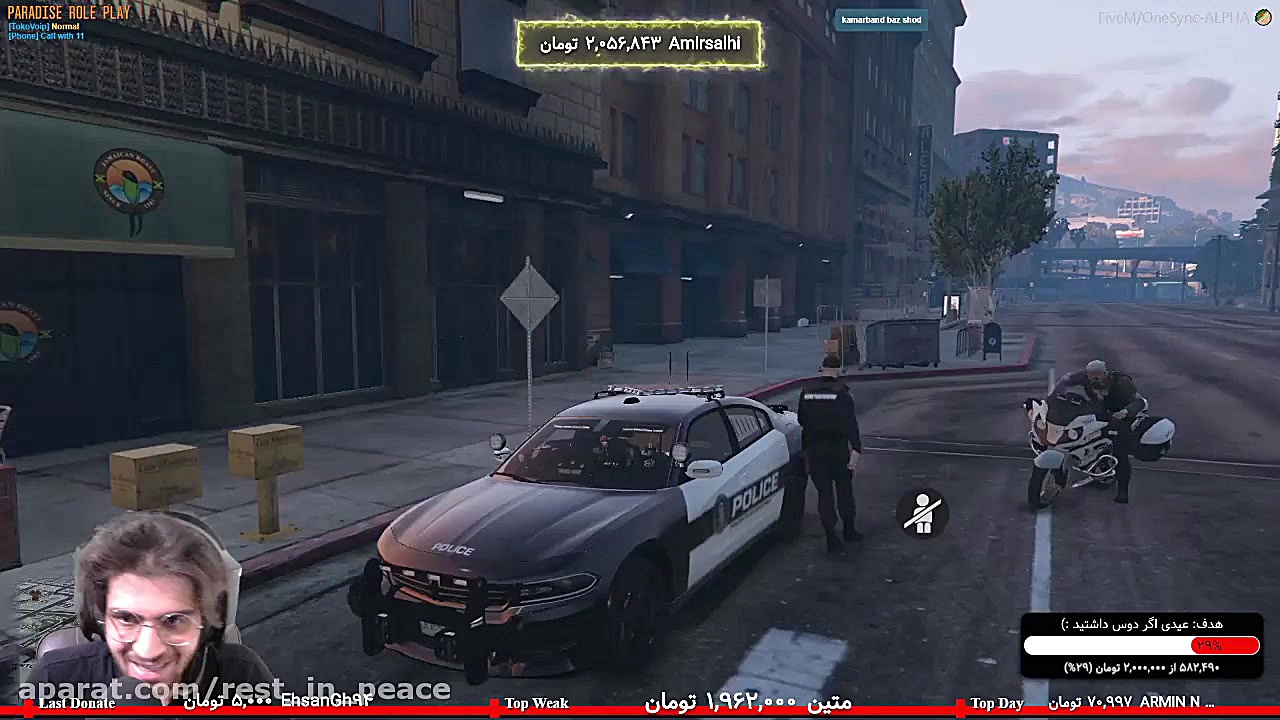Click the globe icon in the top-right corner
This screenshot has width=1280, height=720.
[x=1263, y=17]
